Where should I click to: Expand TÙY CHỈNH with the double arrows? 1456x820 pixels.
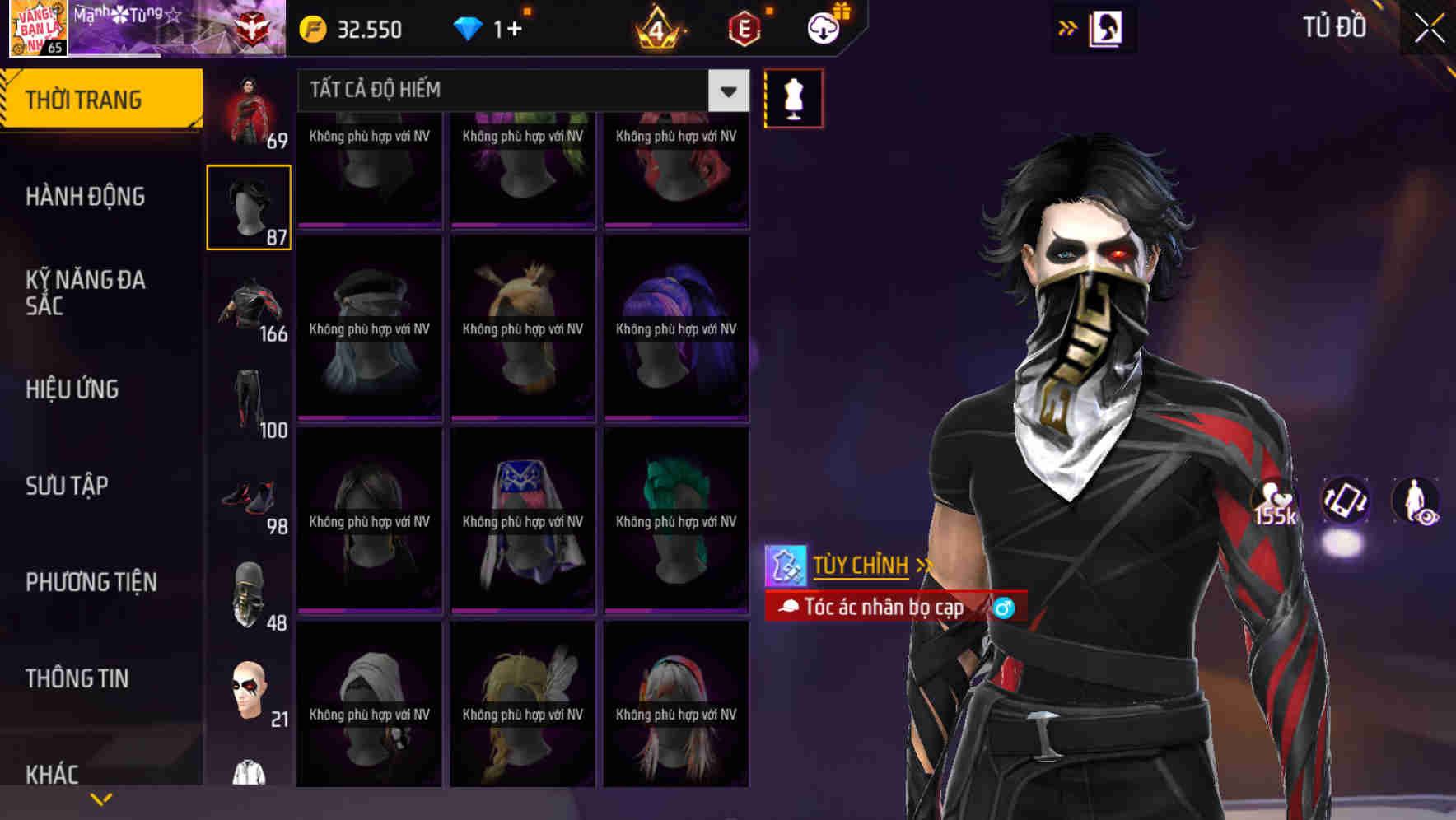[x=922, y=565]
